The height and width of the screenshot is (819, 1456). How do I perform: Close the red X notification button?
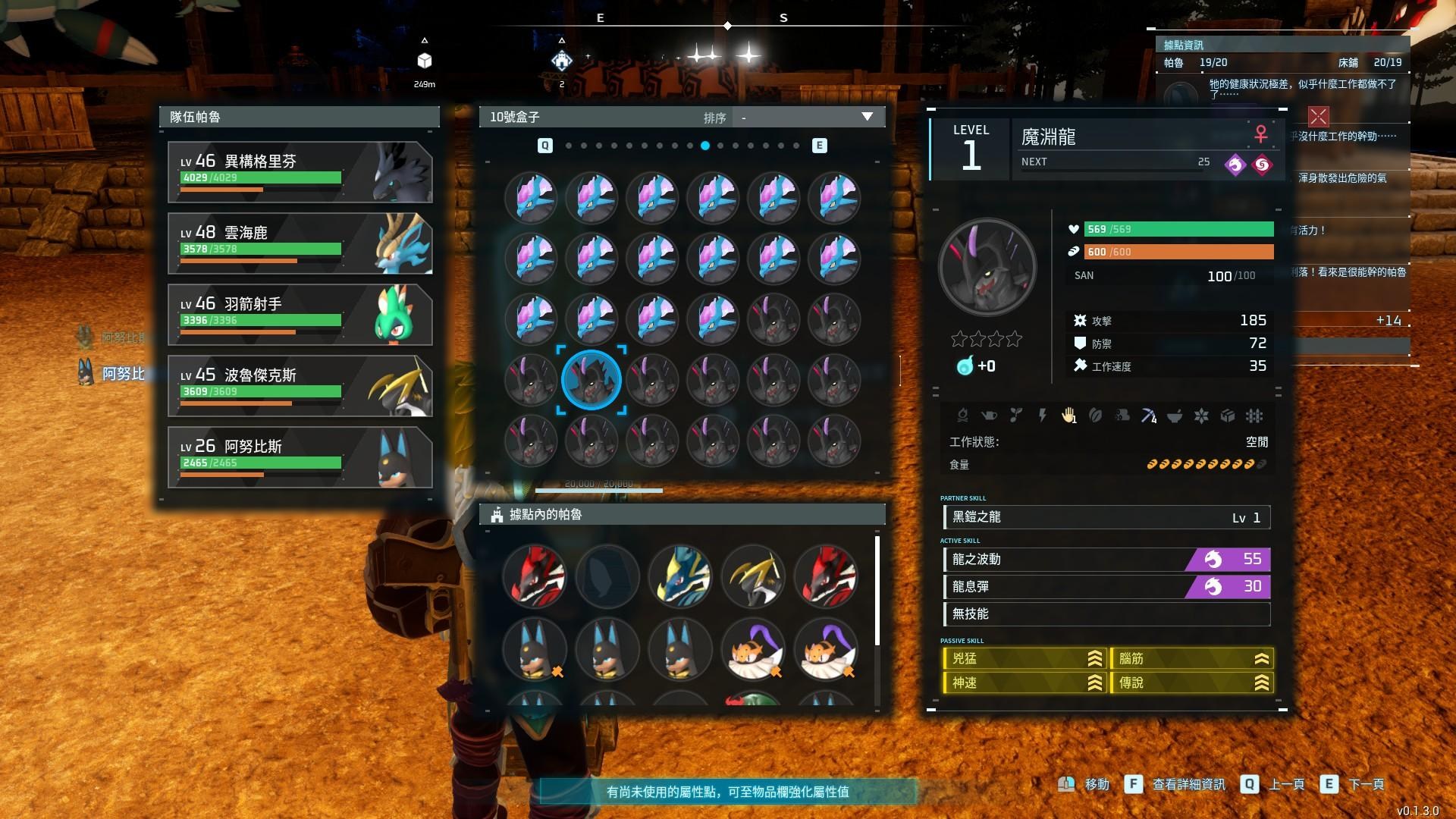click(1318, 116)
